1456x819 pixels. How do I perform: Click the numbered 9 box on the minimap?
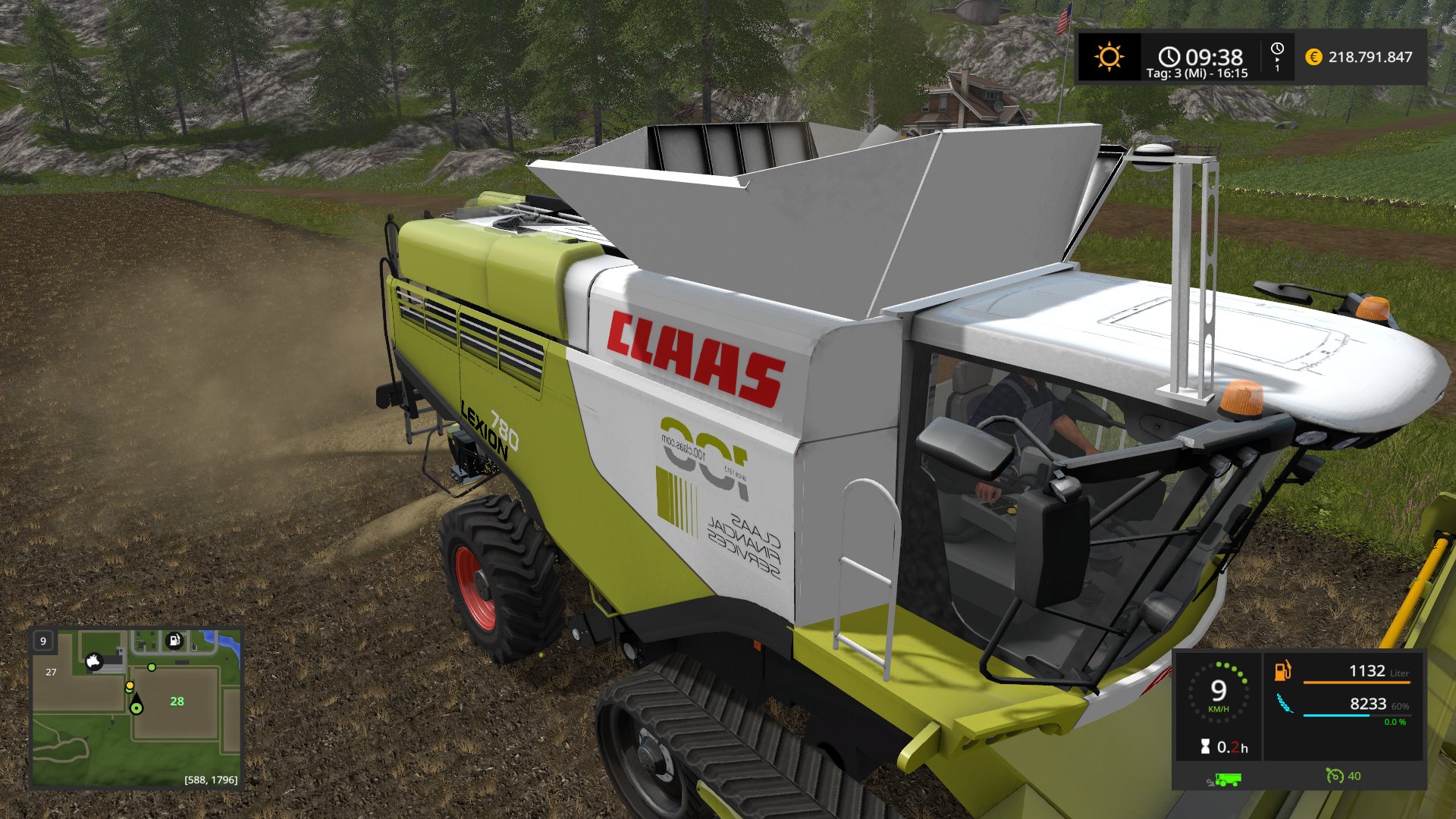(43, 641)
